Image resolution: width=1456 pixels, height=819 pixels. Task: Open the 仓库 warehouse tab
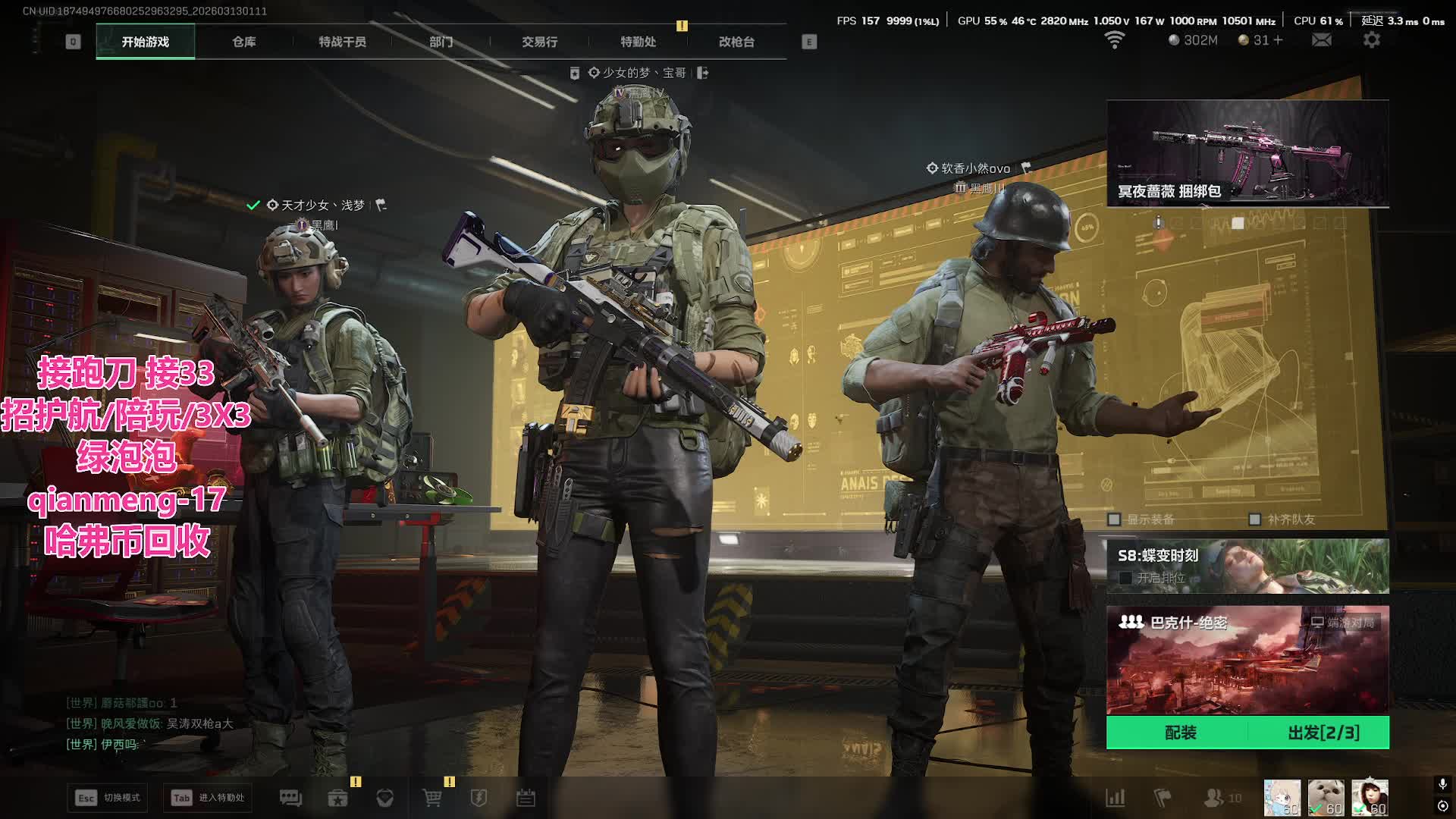[243, 42]
